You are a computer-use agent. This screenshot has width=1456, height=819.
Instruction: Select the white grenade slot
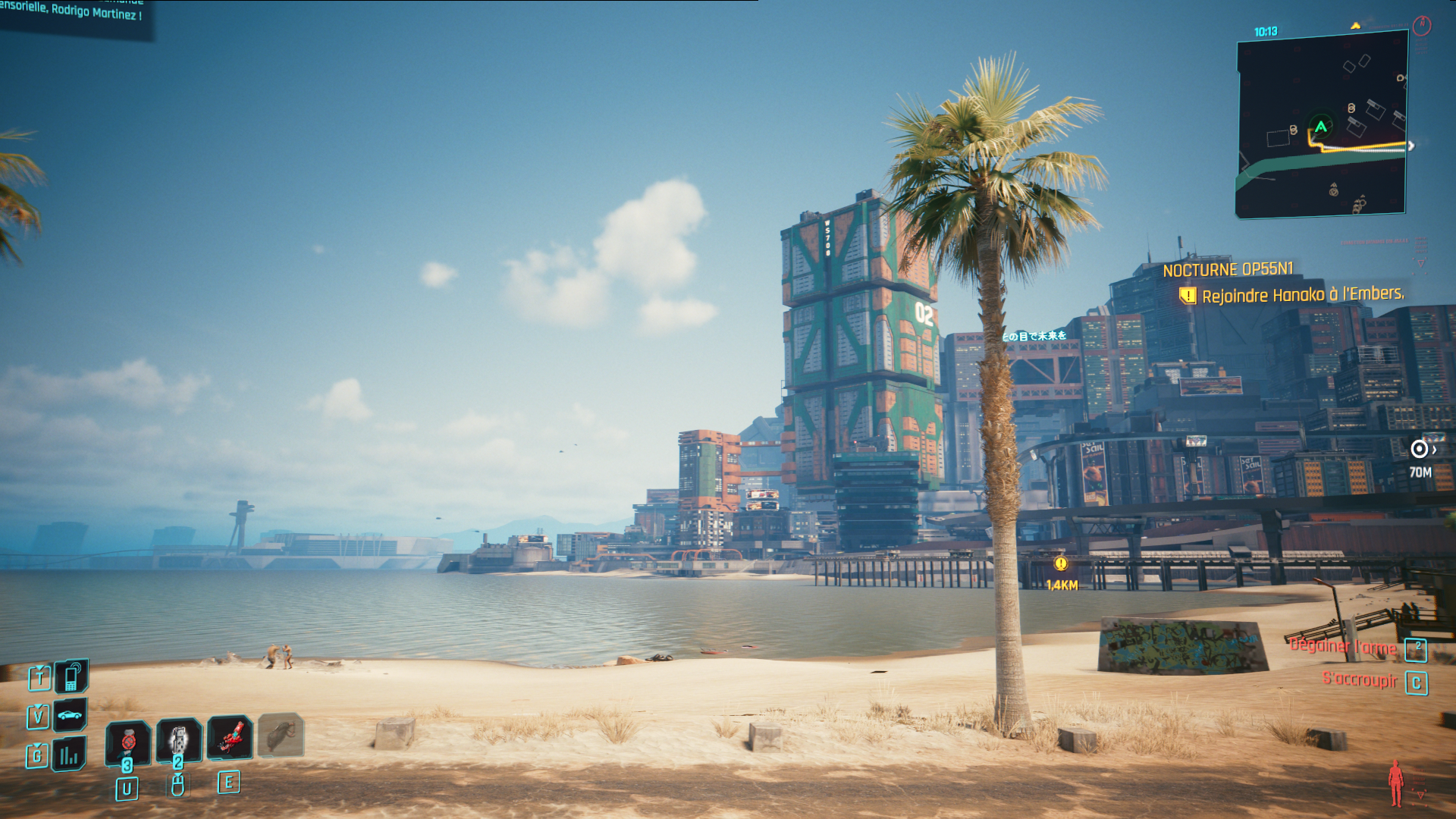[179, 739]
